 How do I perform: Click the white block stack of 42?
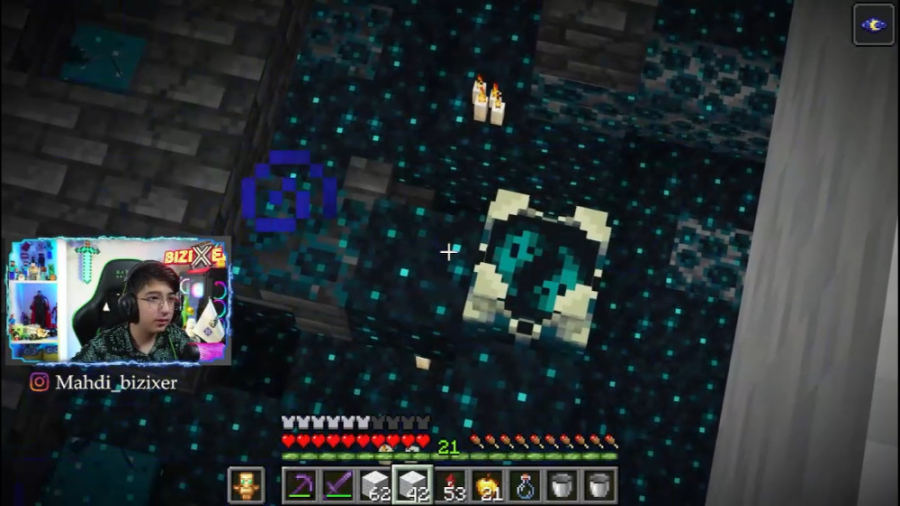click(x=412, y=485)
